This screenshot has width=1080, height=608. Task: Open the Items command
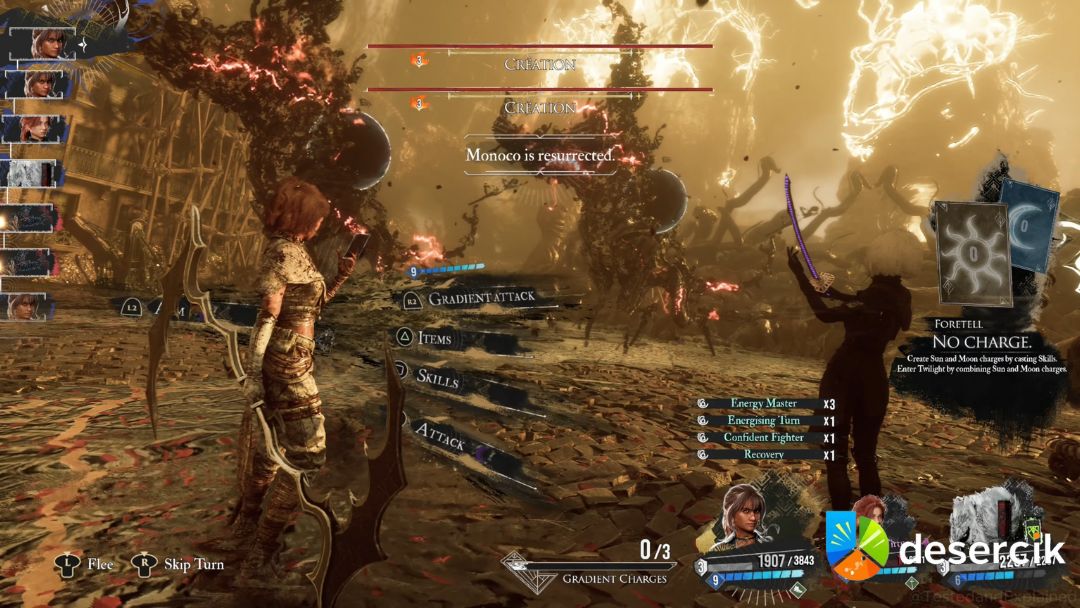coord(435,339)
